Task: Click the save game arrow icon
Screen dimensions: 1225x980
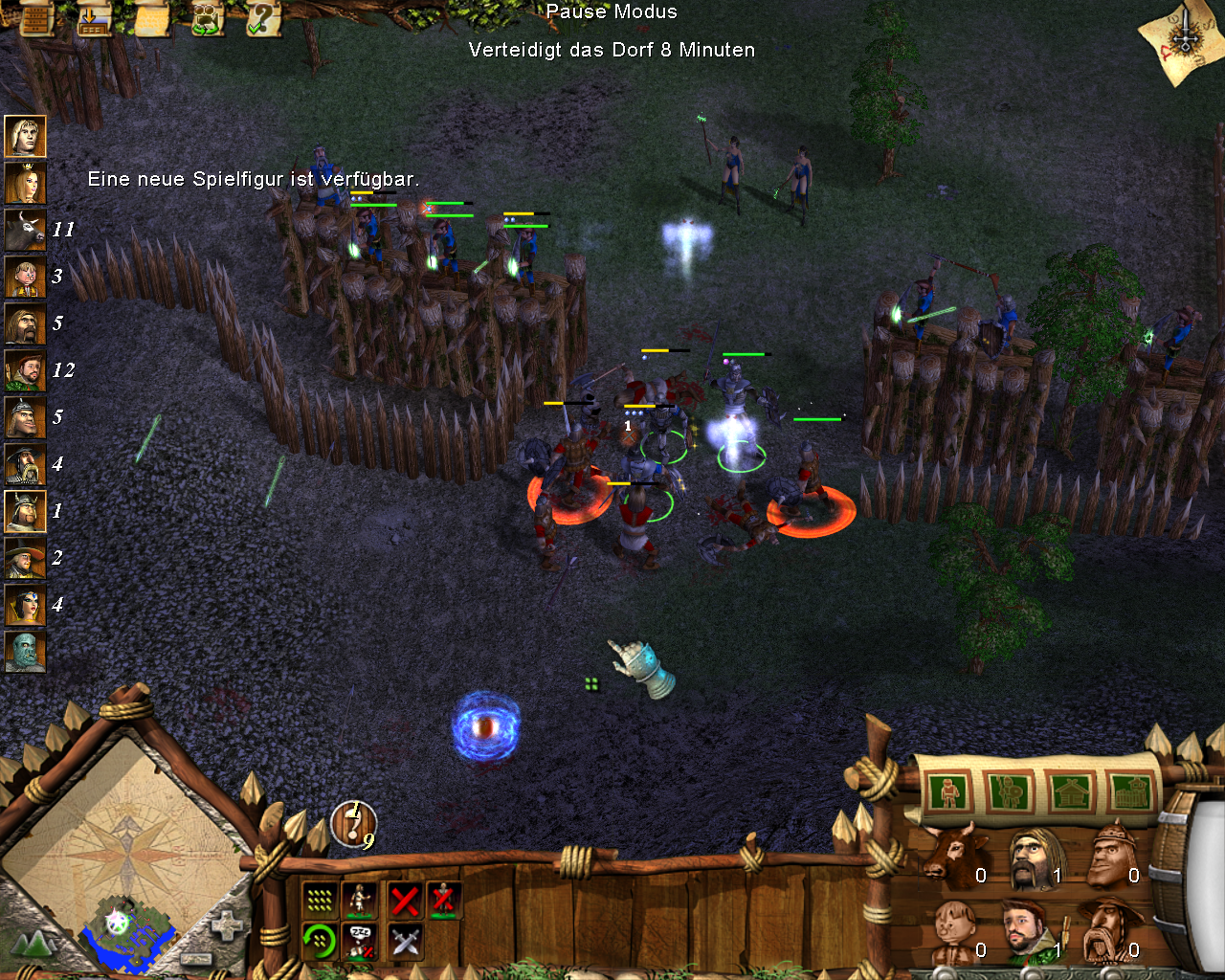Action: pyautogui.click(x=94, y=17)
